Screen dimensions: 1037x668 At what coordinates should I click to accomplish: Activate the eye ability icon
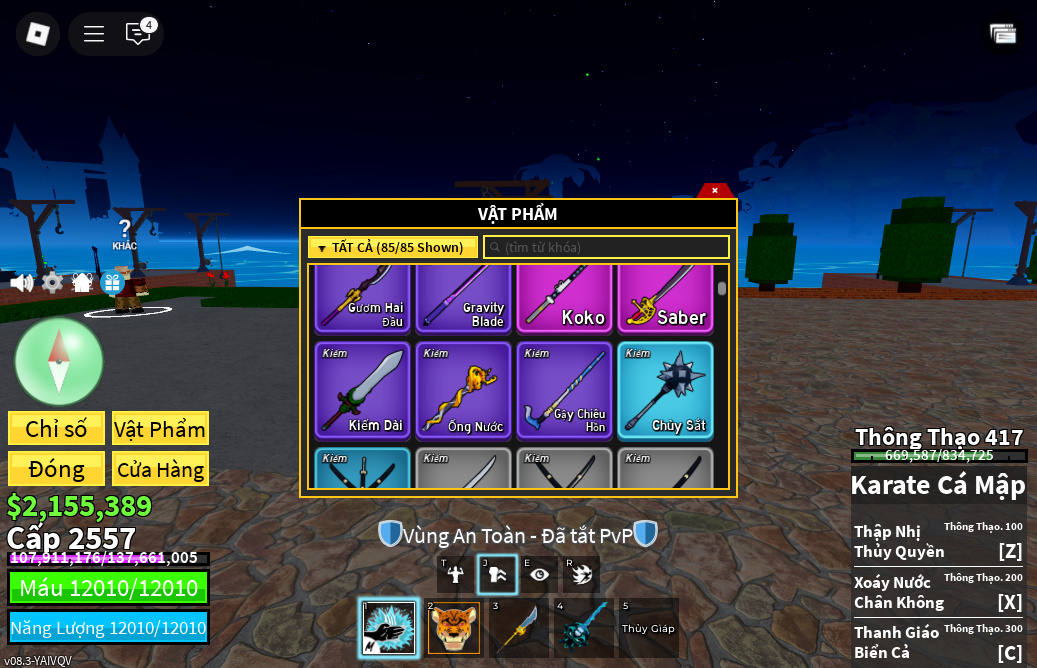[x=540, y=574]
